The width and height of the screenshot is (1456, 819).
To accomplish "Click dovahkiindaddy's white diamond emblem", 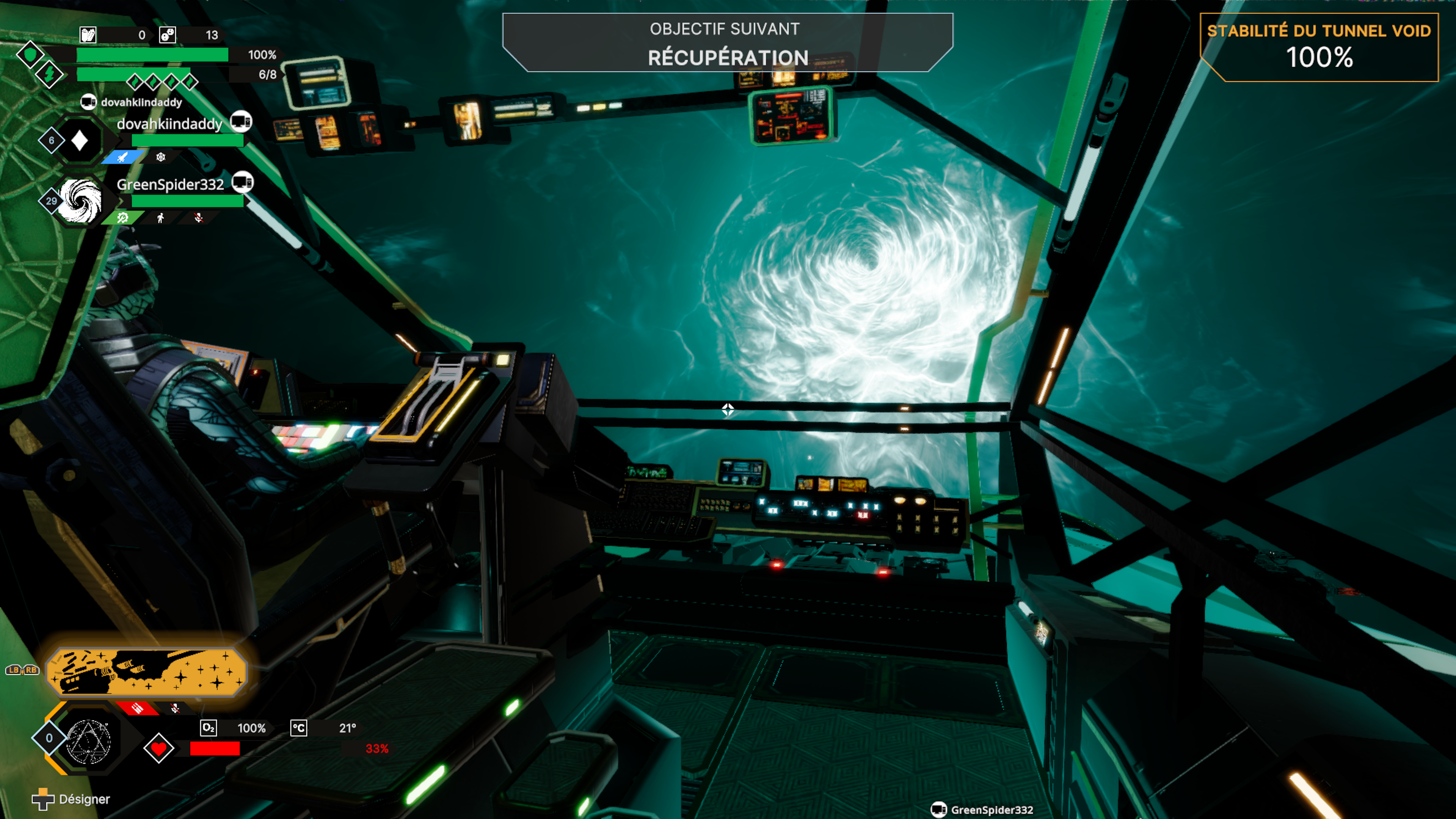I will click(80, 140).
